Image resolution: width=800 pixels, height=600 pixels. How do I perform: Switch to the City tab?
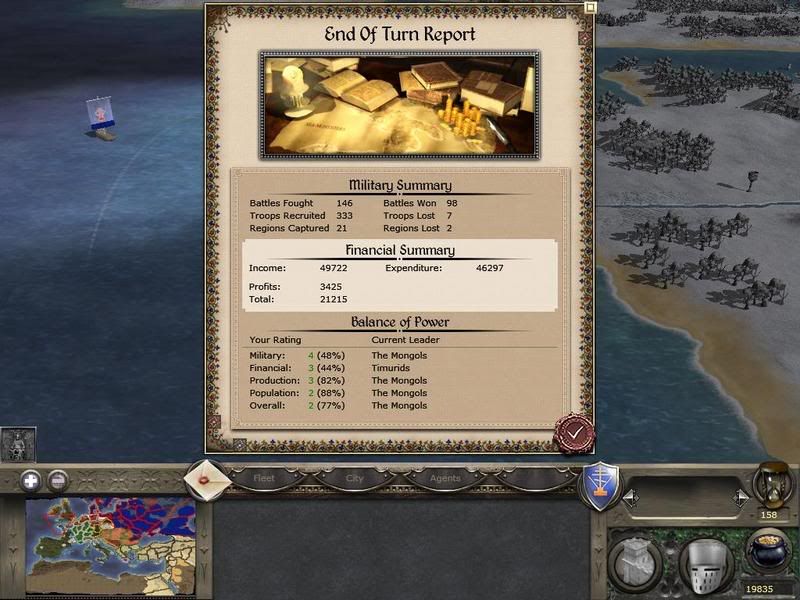(x=354, y=478)
